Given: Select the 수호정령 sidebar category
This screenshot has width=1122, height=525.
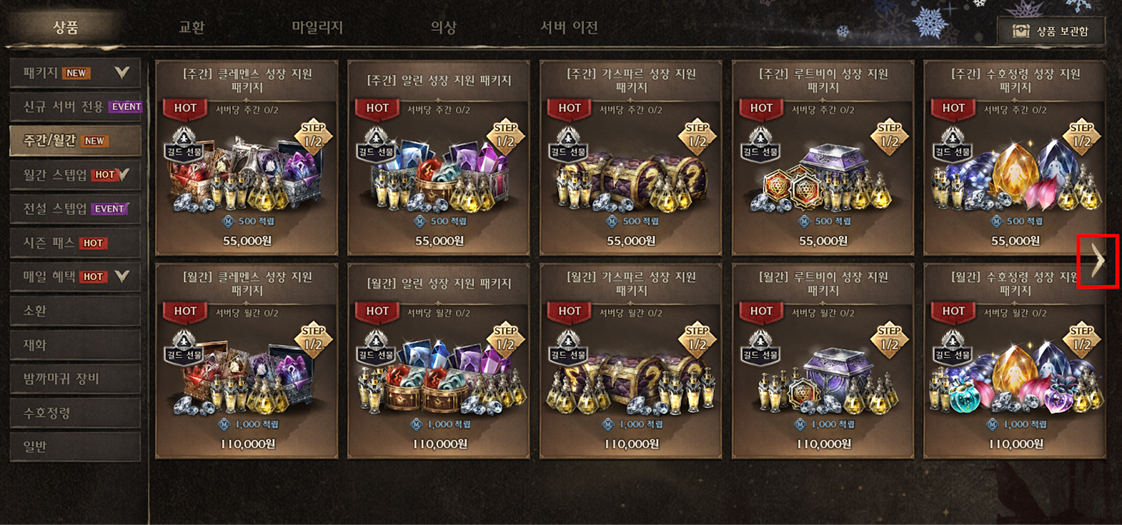Looking at the screenshot, I should pyautogui.click(x=75, y=413).
